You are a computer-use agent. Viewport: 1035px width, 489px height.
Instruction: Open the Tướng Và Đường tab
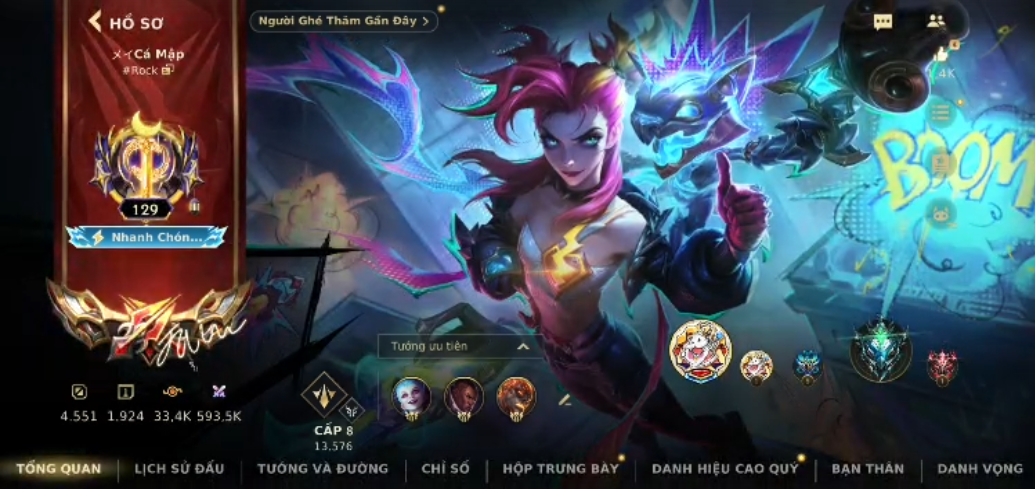point(322,468)
